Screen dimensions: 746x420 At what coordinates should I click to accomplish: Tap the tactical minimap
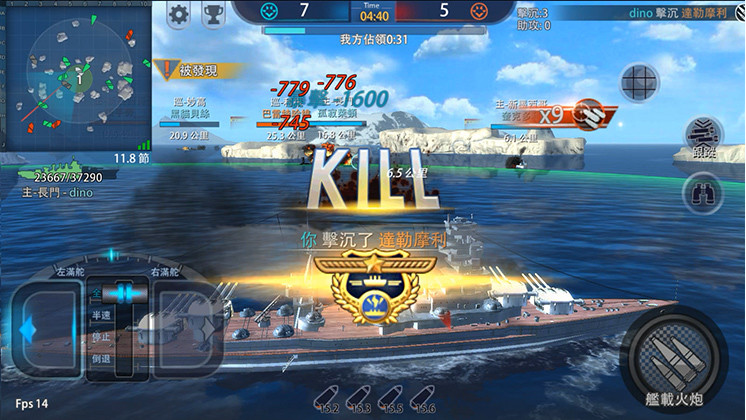[x=75, y=75]
